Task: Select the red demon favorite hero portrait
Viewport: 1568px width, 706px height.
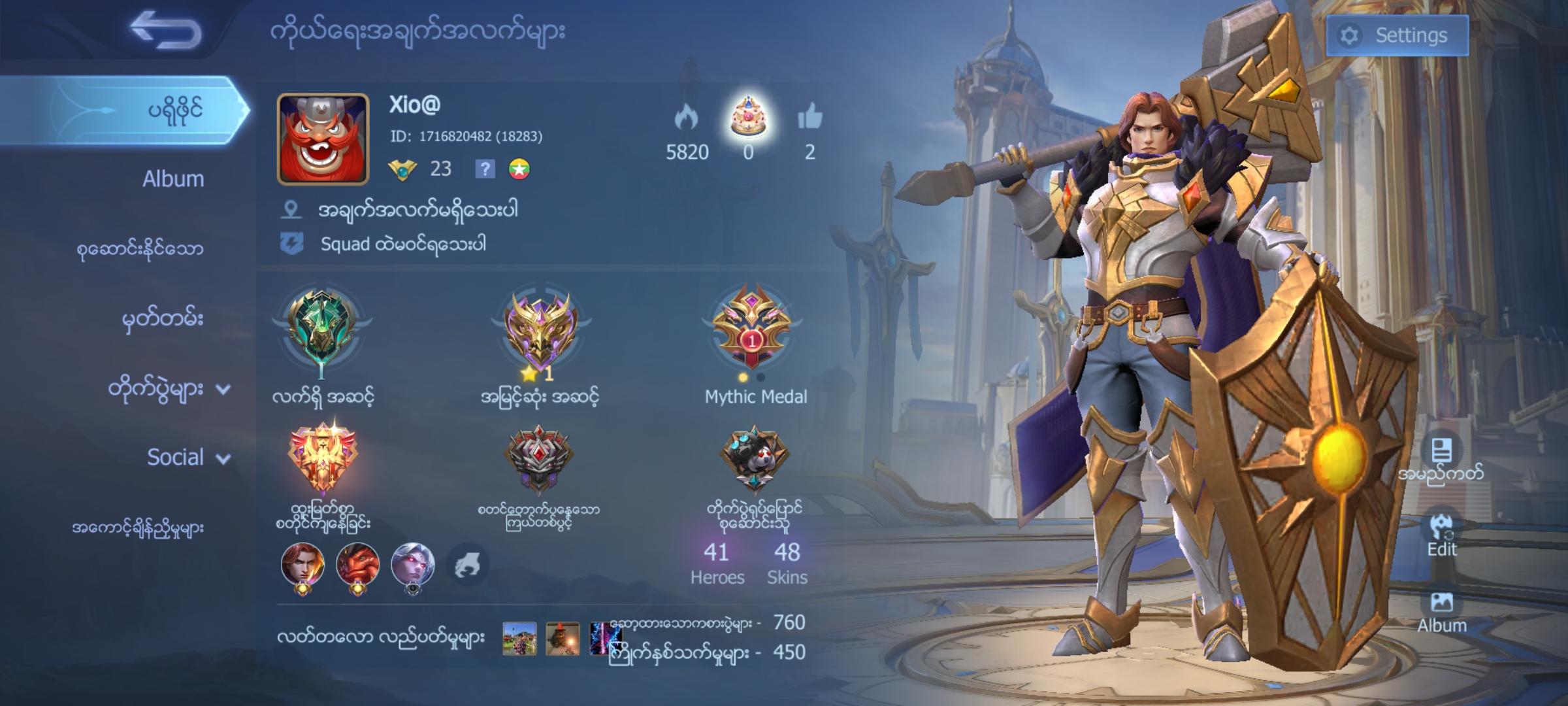Action: [x=357, y=564]
